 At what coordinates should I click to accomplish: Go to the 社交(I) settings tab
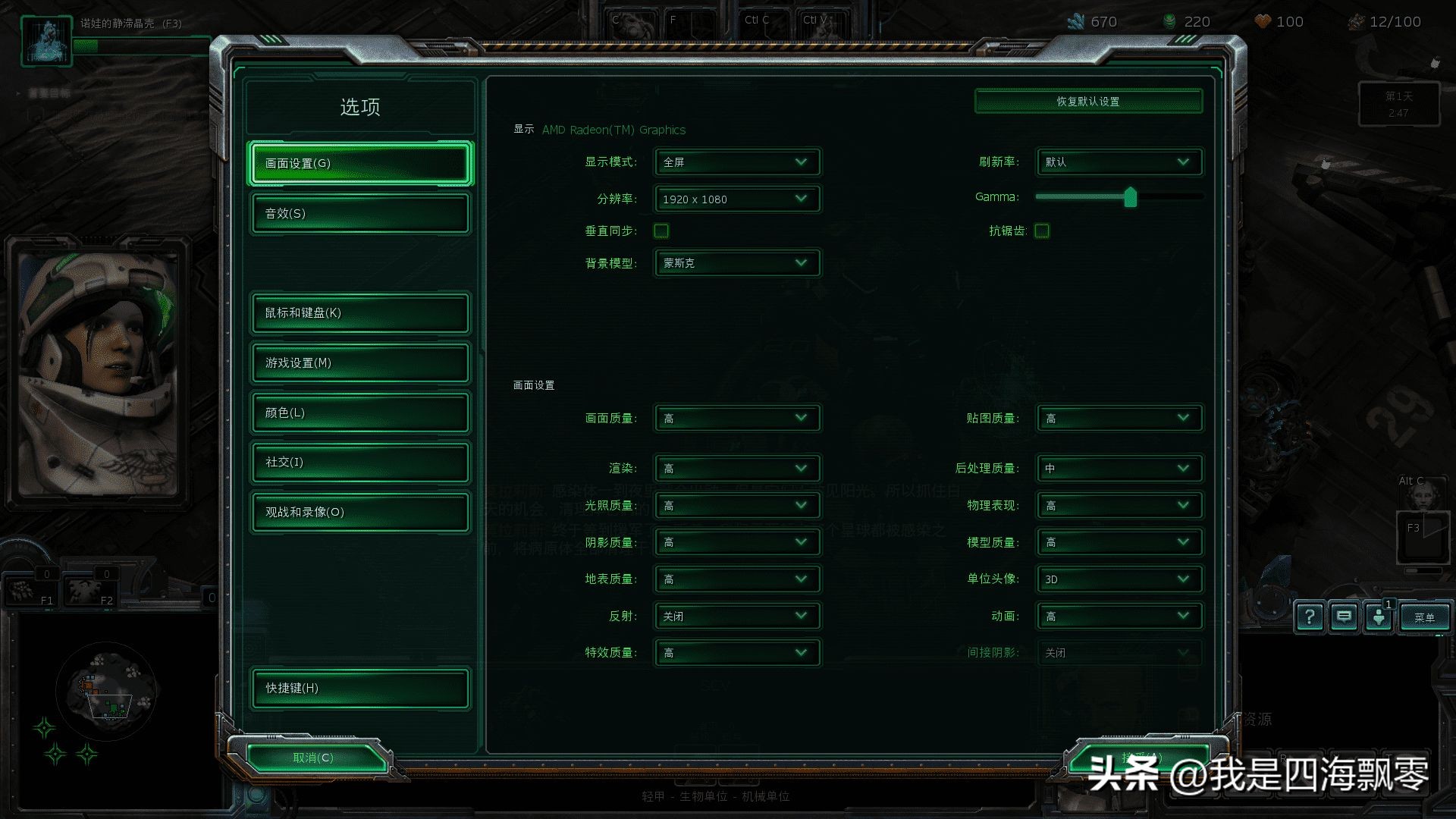point(360,462)
